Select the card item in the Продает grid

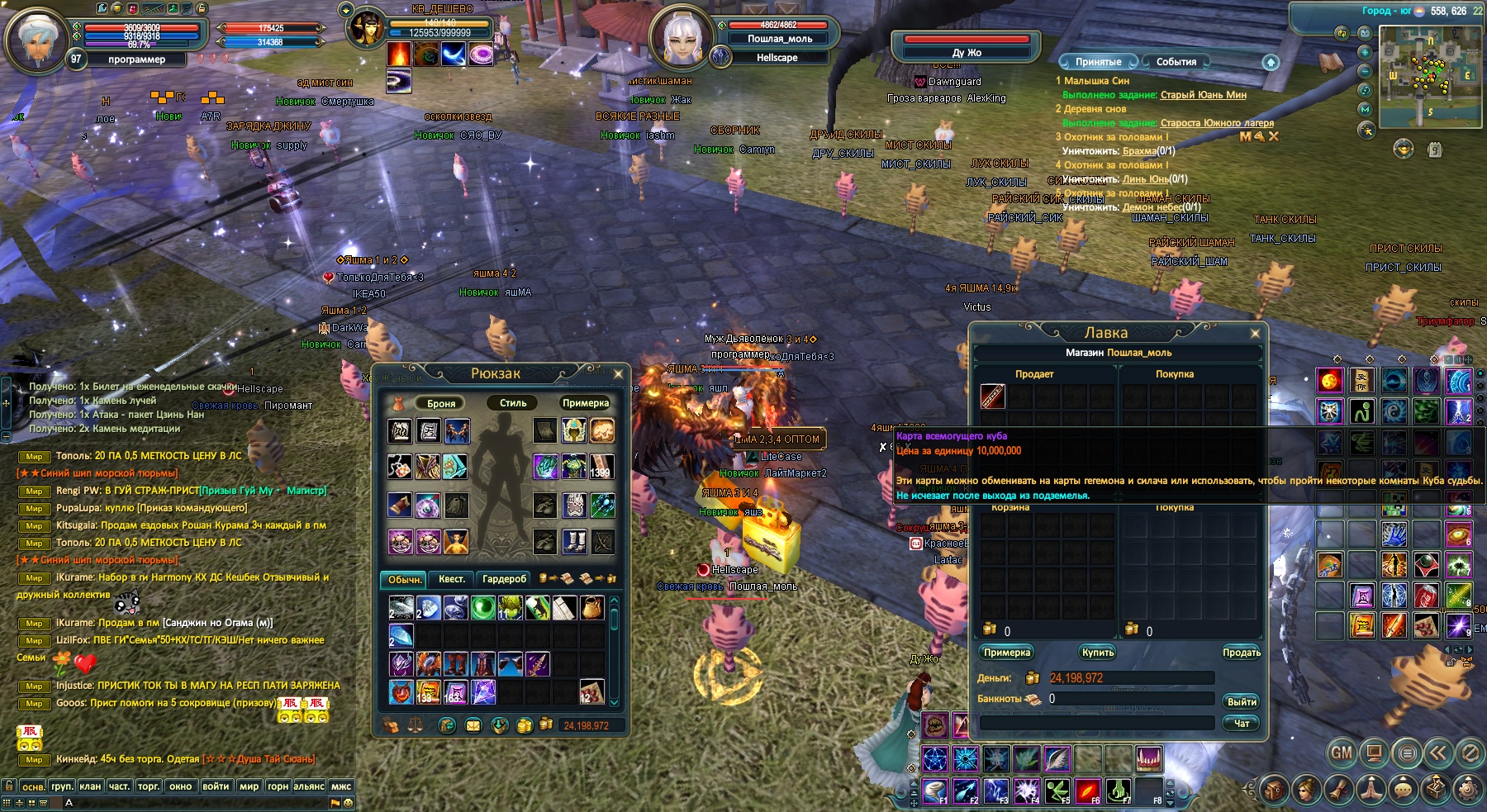[x=992, y=397]
